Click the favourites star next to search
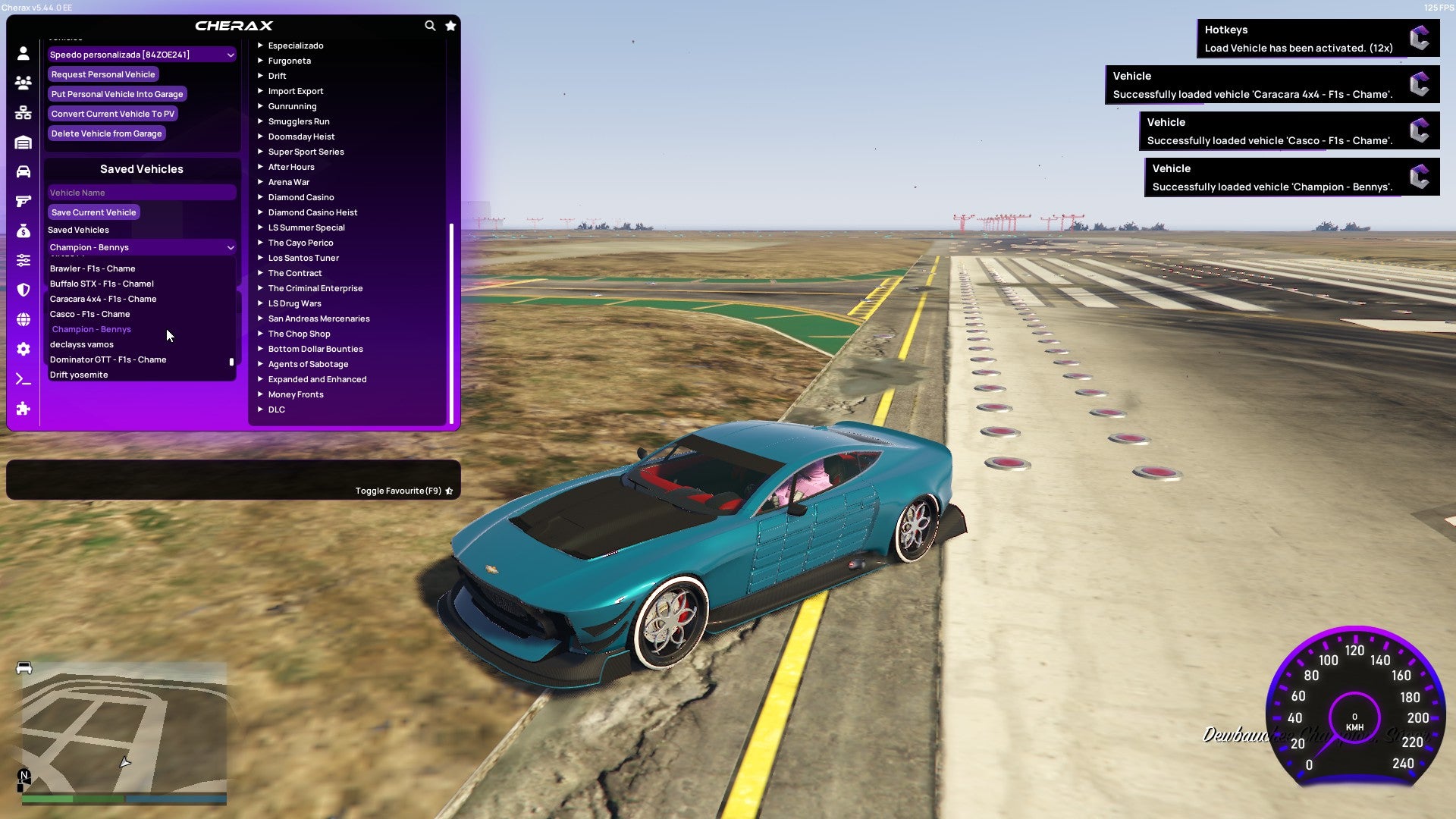The image size is (1456, 819). (x=450, y=25)
